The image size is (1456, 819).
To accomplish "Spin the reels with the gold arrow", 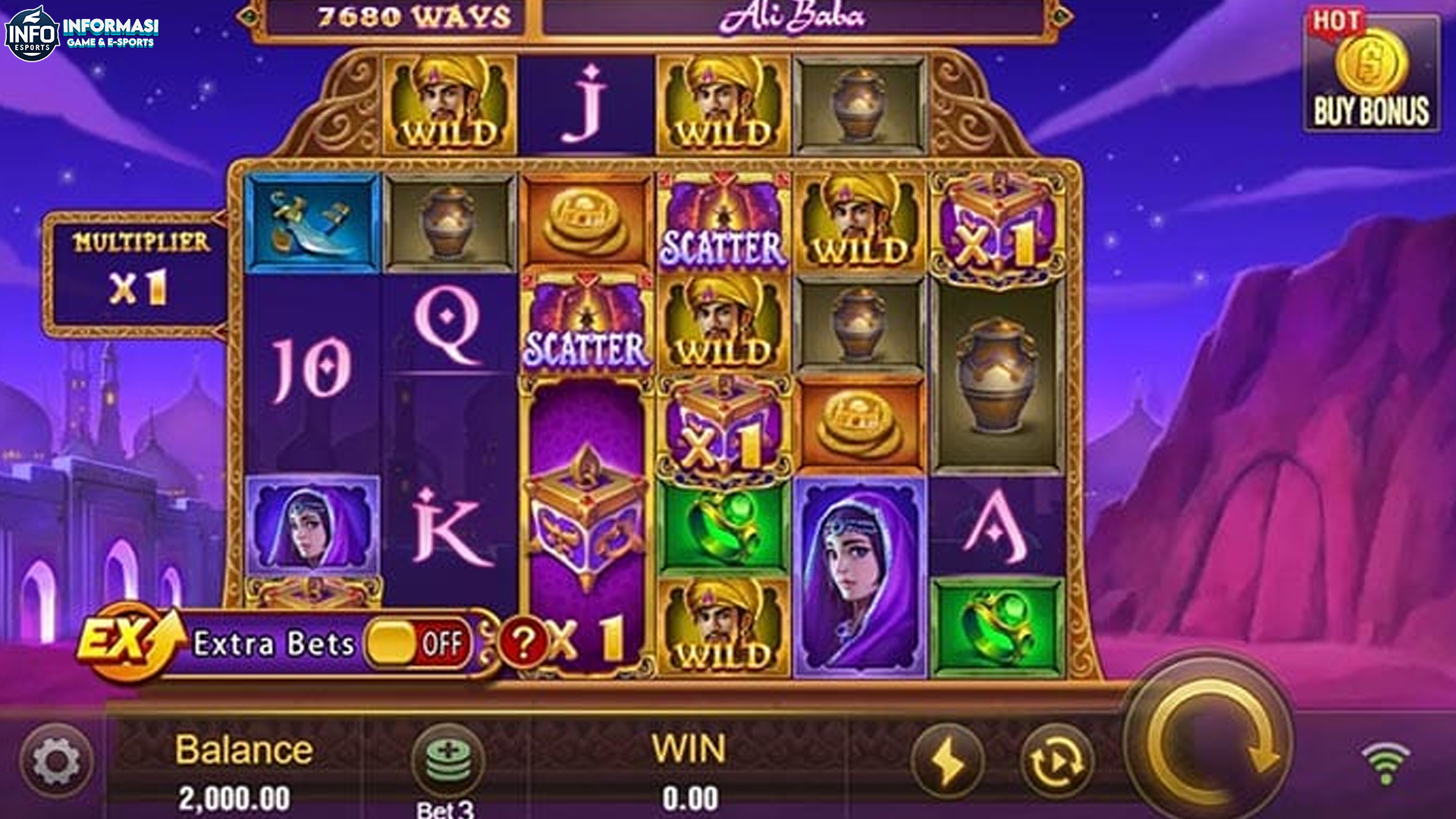I will pyautogui.click(x=1210, y=742).
